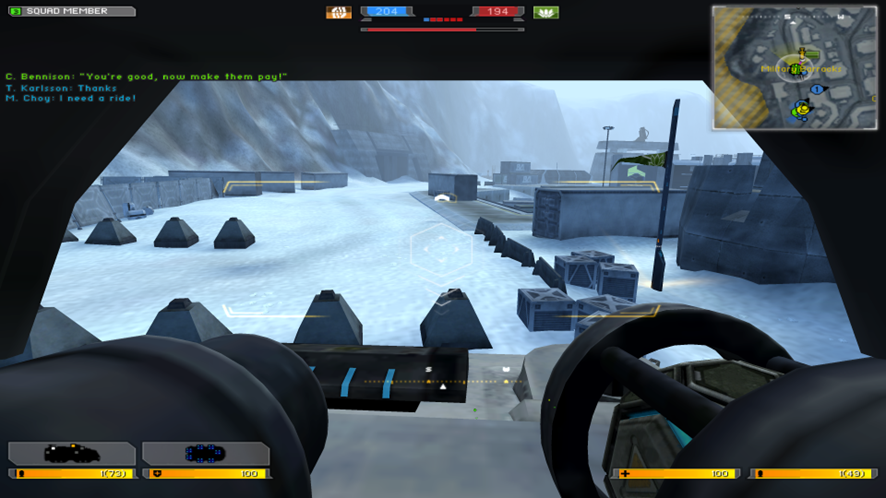The image size is (886, 498).
Task: Open the minimap in the corner
Action: tap(797, 68)
